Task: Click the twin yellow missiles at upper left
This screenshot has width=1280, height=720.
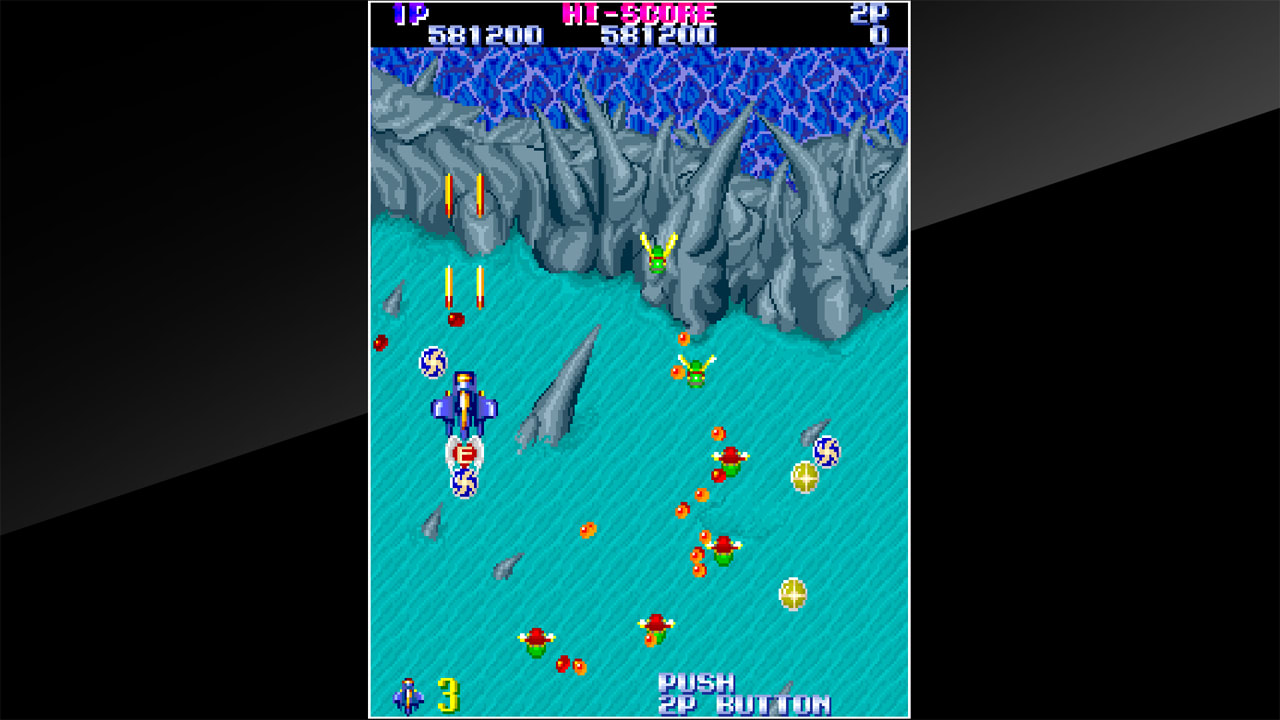Action: (465, 195)
